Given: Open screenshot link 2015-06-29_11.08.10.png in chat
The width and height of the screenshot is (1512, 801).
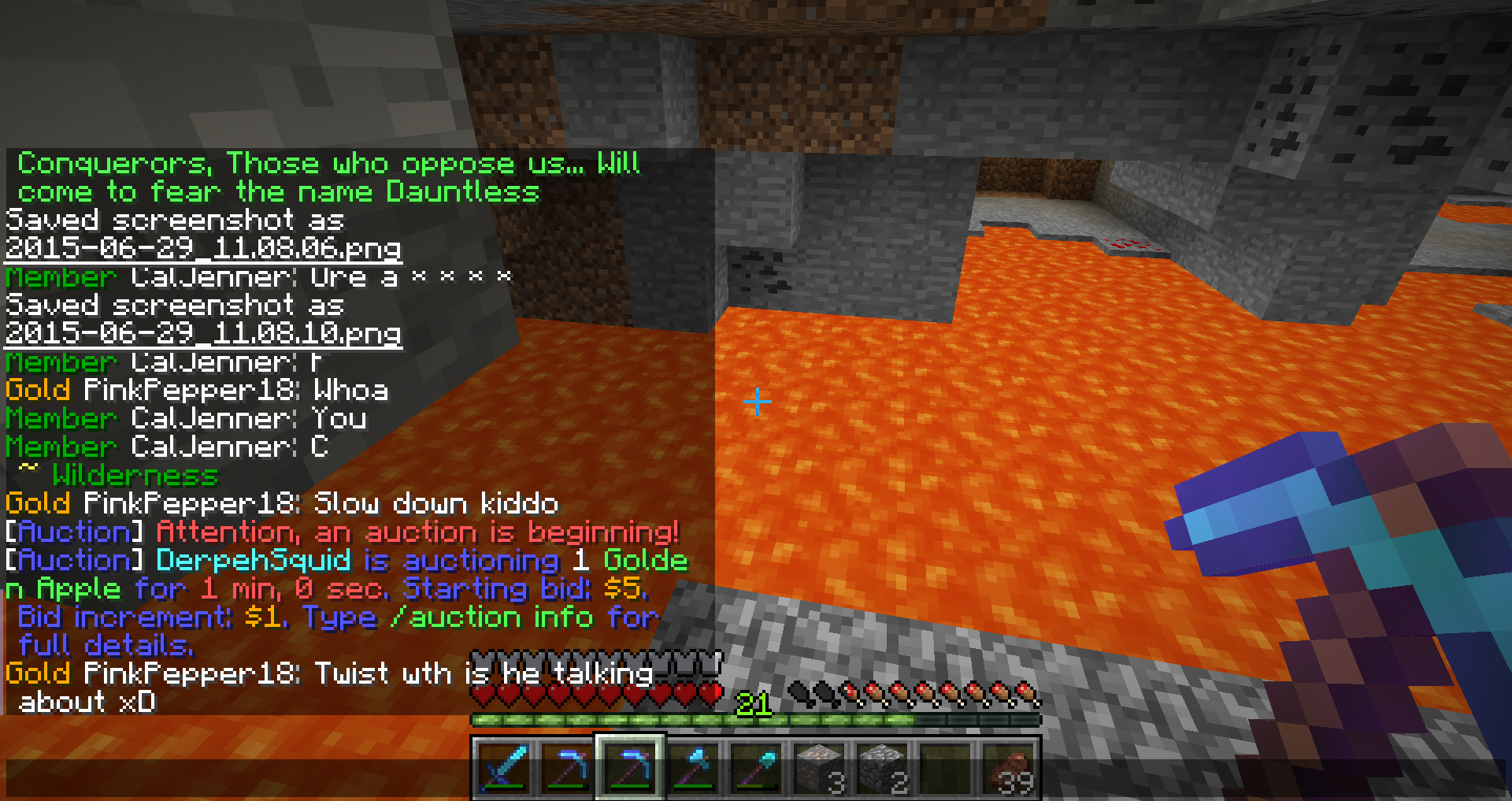Looking at the screenshot, I should (x=203, y=333).
